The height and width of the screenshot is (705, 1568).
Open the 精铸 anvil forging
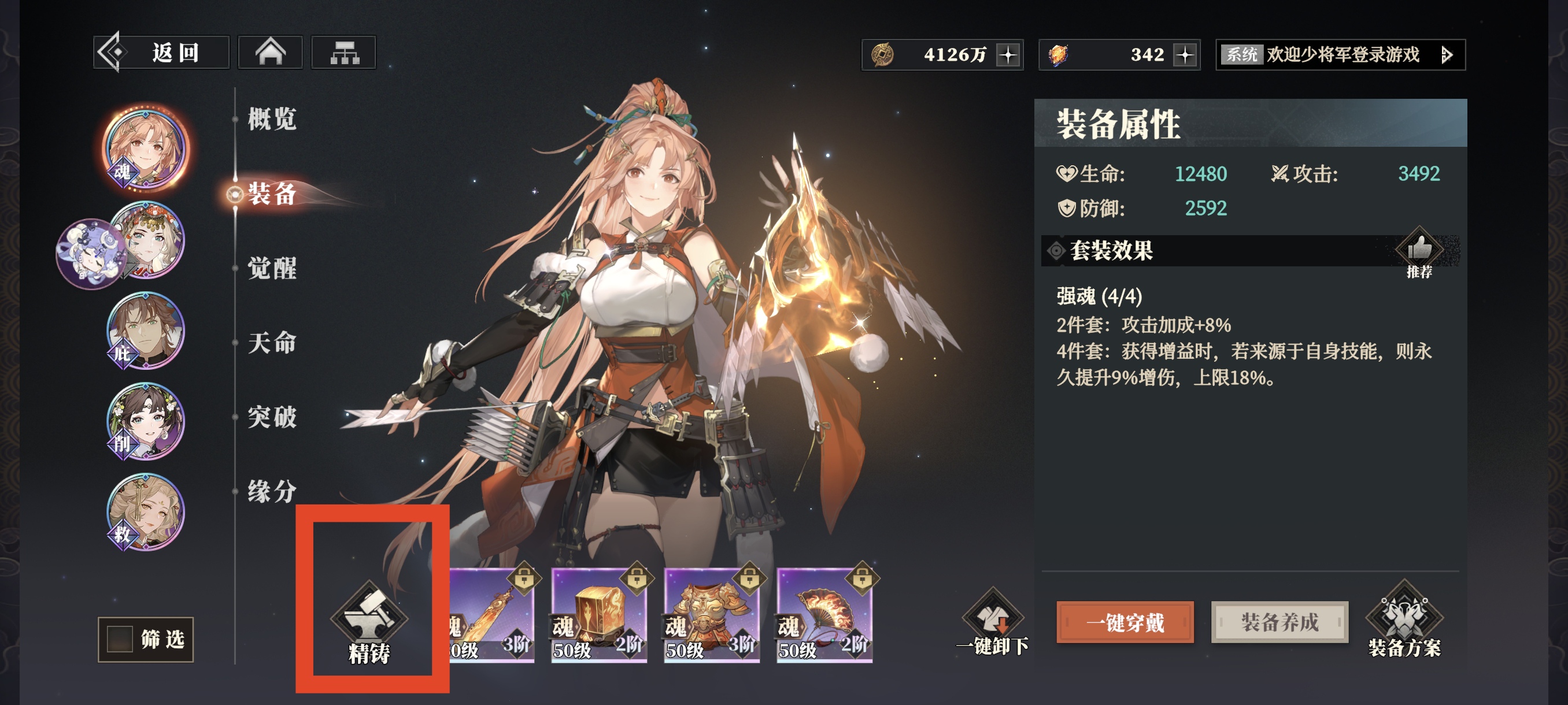pos(369,624)
